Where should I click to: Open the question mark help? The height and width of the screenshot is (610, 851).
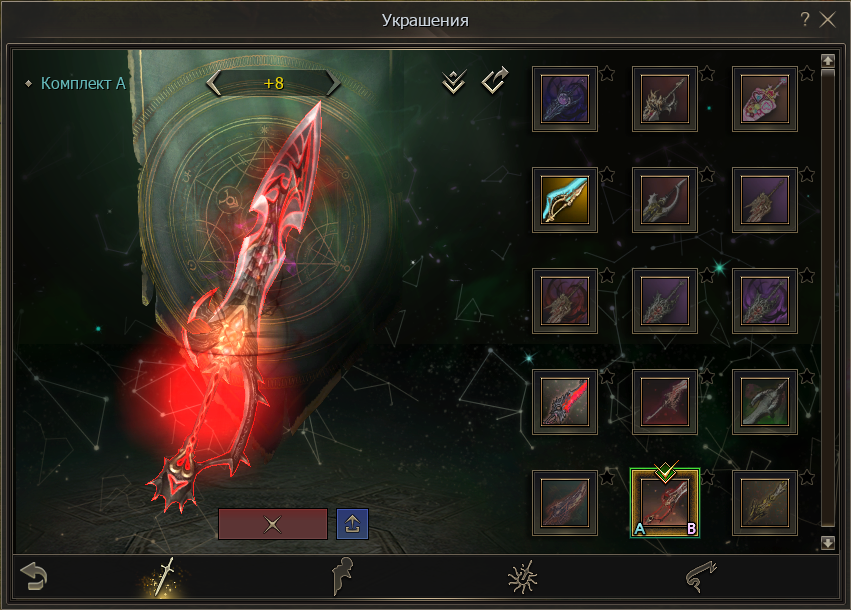805,19
